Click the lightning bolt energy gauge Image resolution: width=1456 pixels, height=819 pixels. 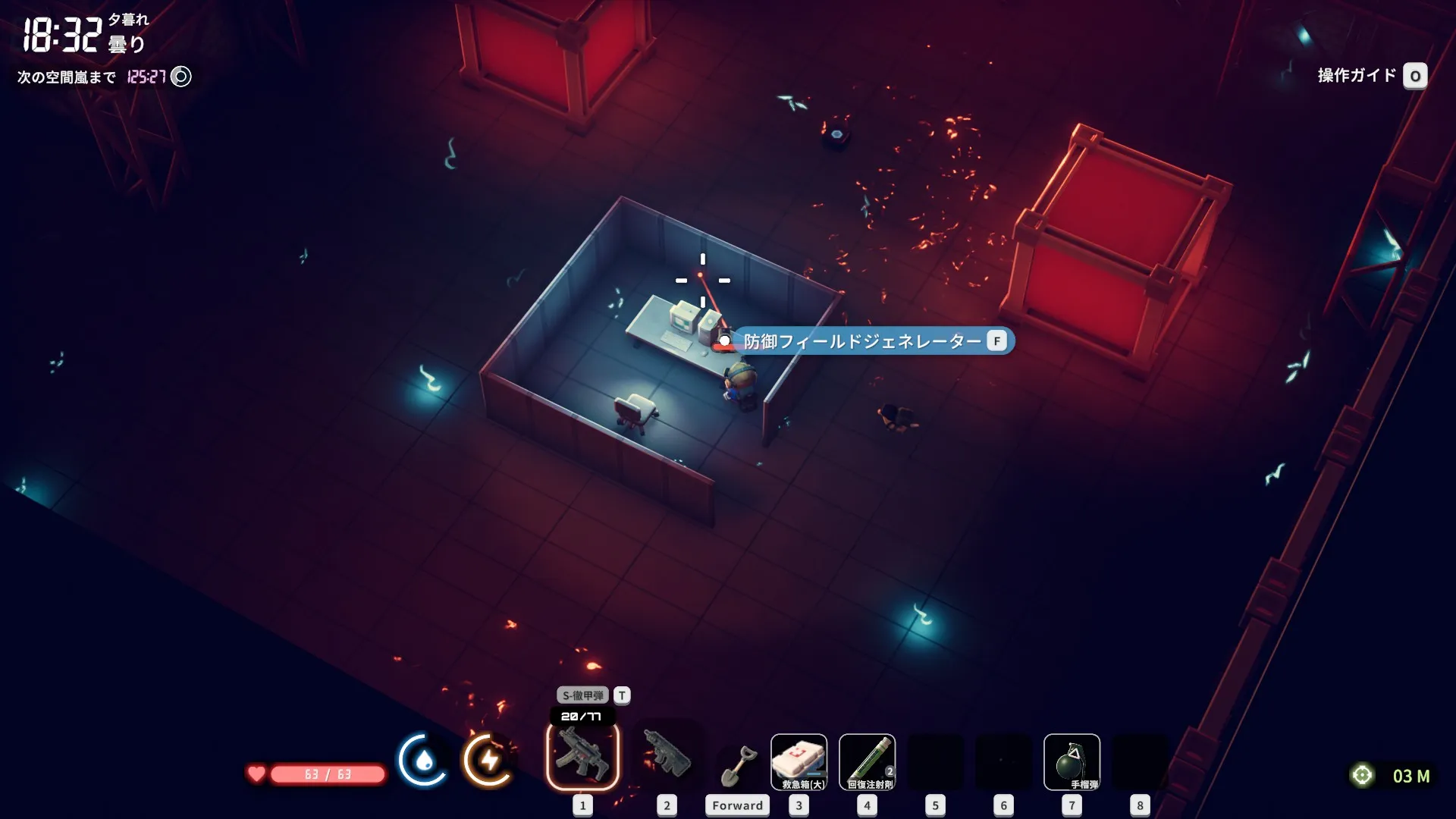489,760
